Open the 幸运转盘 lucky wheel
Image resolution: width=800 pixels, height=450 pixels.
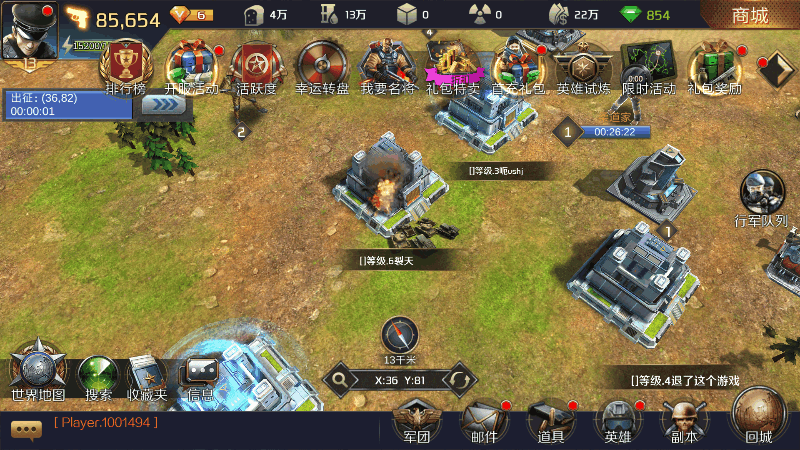[x=322, y=65]
